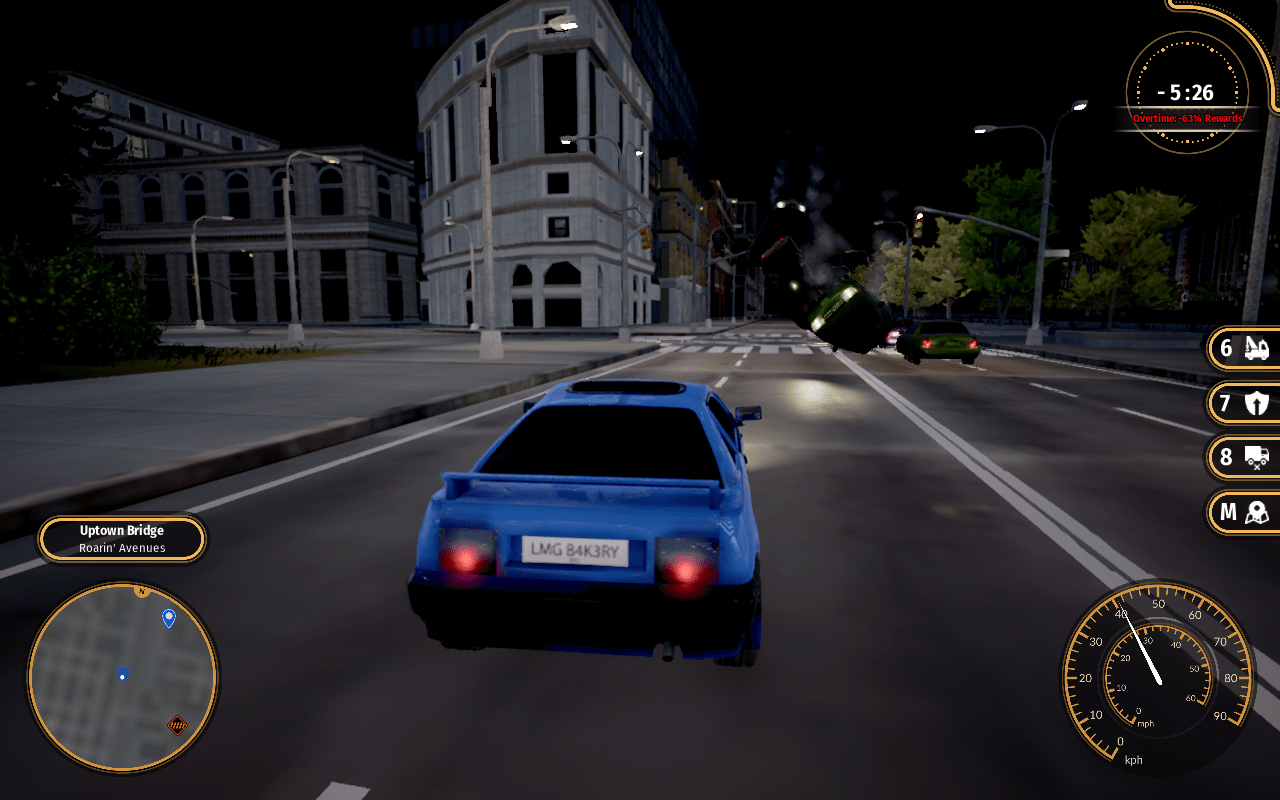This screenshot has width=1280, height=800.
Task: Select the blue destination pin on minimap
Action: click(x=169, y=619)
